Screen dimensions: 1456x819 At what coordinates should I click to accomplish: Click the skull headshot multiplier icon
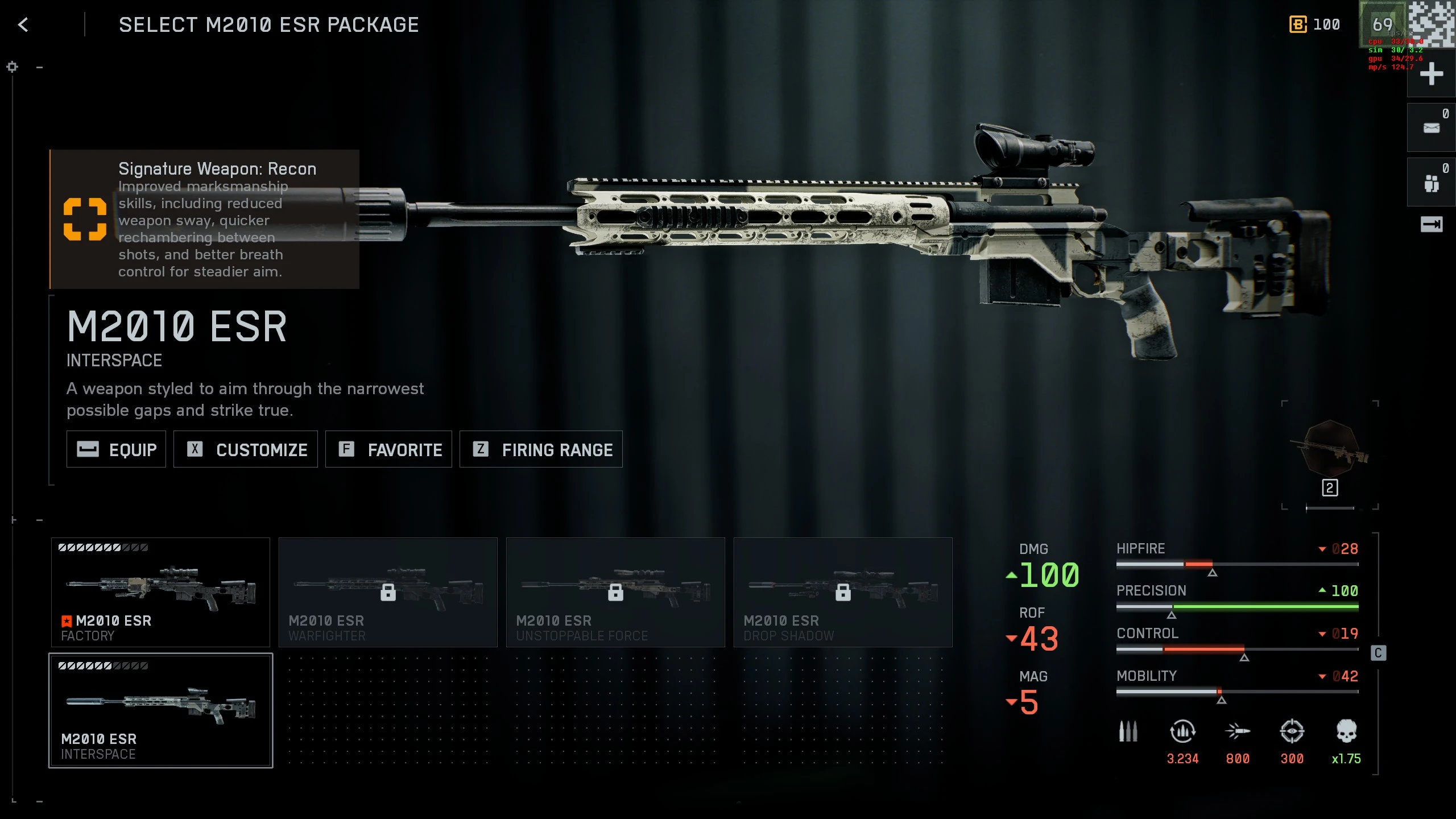1346,731
